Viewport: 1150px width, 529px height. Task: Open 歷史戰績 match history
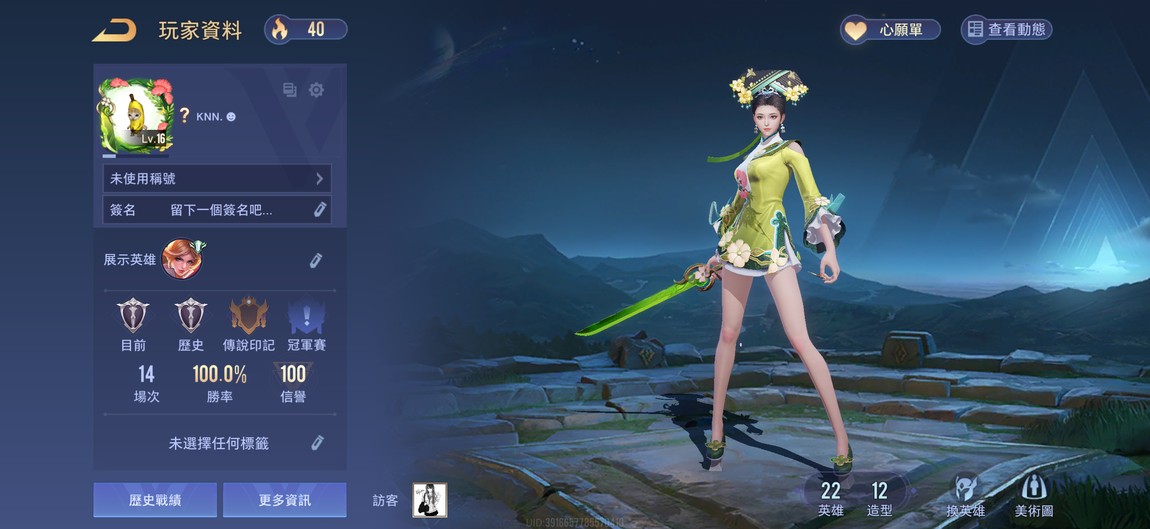tap(155, 500)
